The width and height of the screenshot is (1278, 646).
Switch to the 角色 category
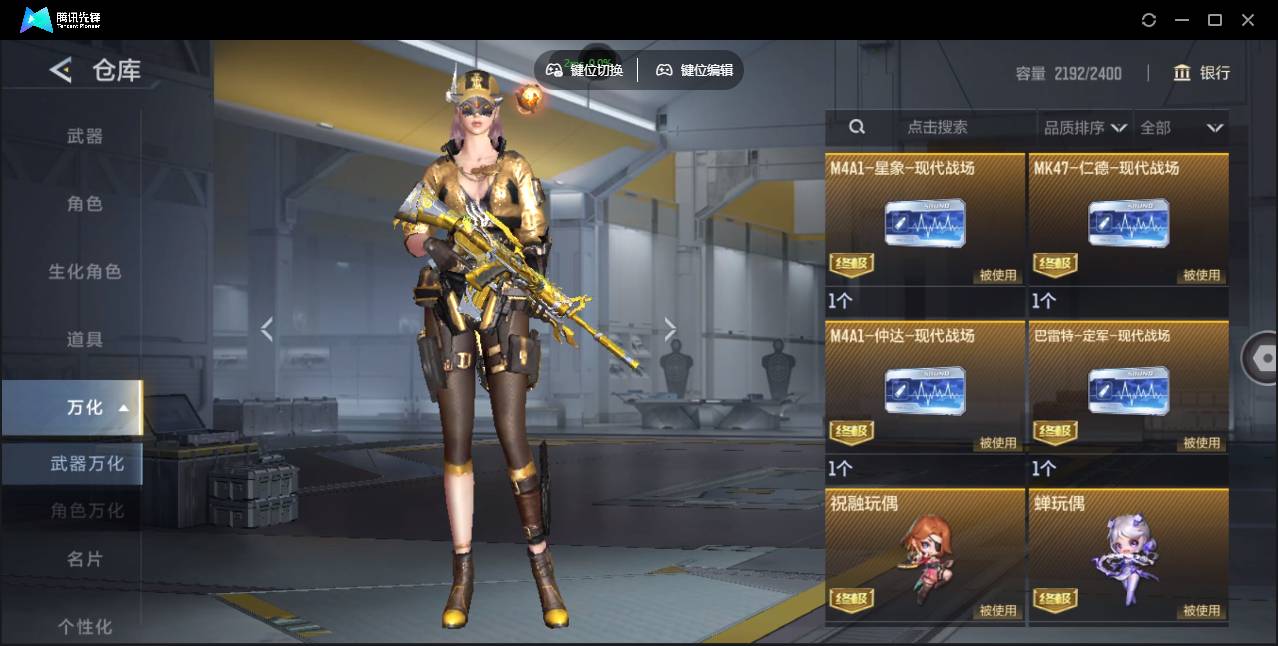(85, 204)
